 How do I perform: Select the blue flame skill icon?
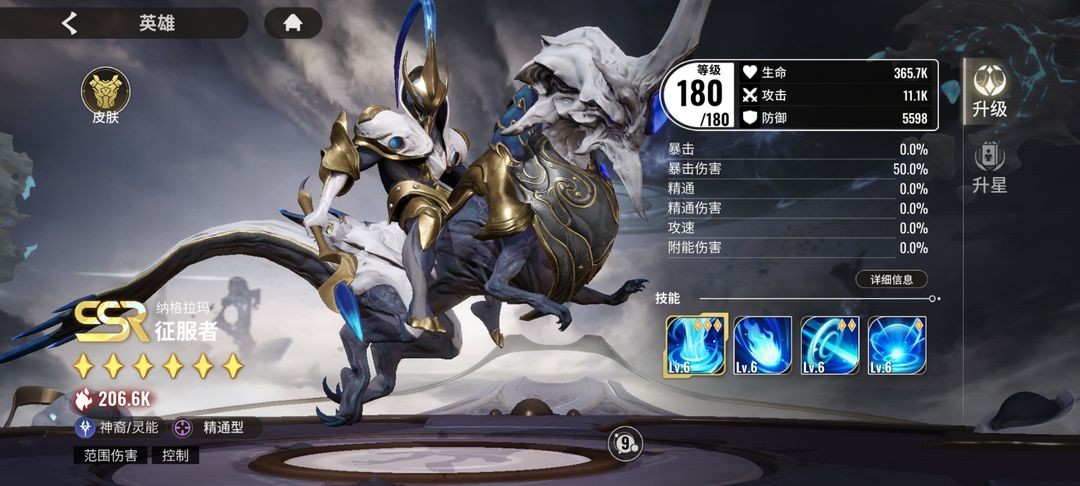point(763,345)
